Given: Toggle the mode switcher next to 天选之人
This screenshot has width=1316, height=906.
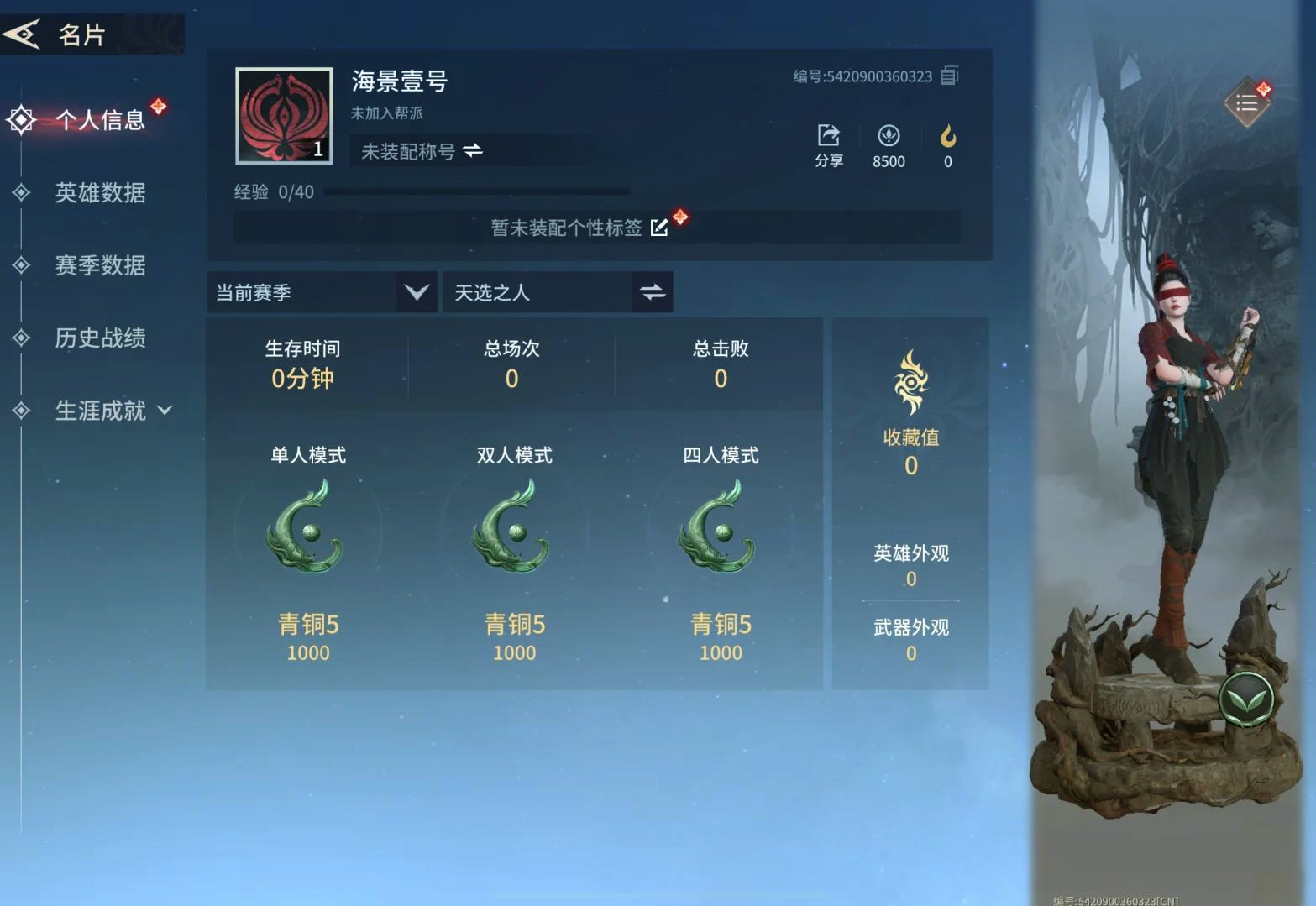Looking at the screenshot, I should (x=654, y=292).
